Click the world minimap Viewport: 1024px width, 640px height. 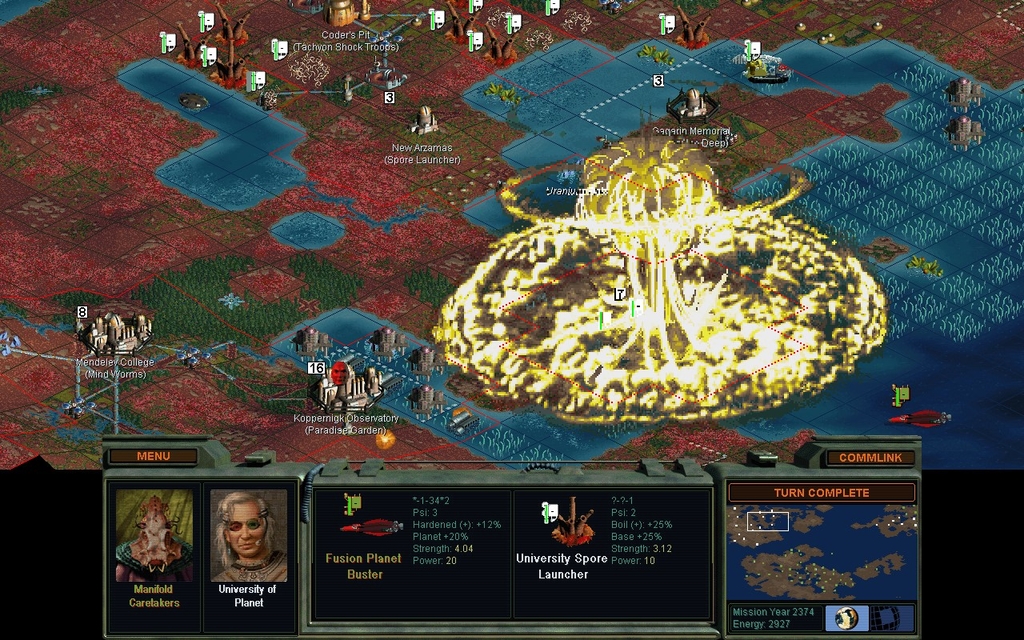click(x=820, y=551)
